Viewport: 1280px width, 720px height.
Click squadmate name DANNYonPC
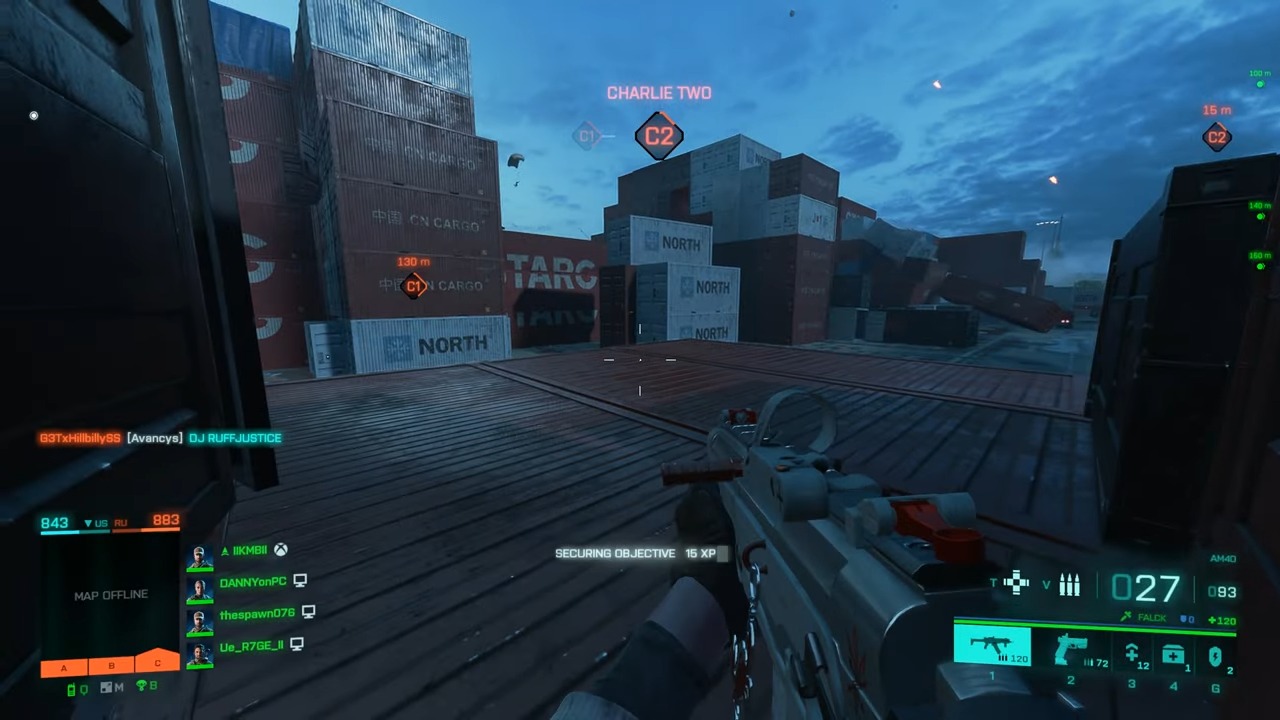(254, 581)
